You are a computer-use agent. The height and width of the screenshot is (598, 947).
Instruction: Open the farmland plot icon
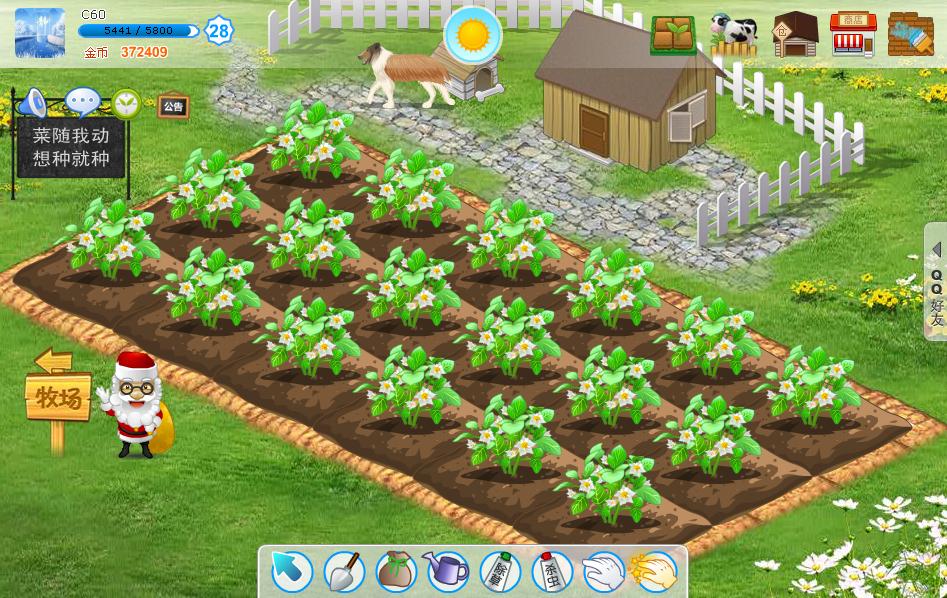(x=673, y=35)
